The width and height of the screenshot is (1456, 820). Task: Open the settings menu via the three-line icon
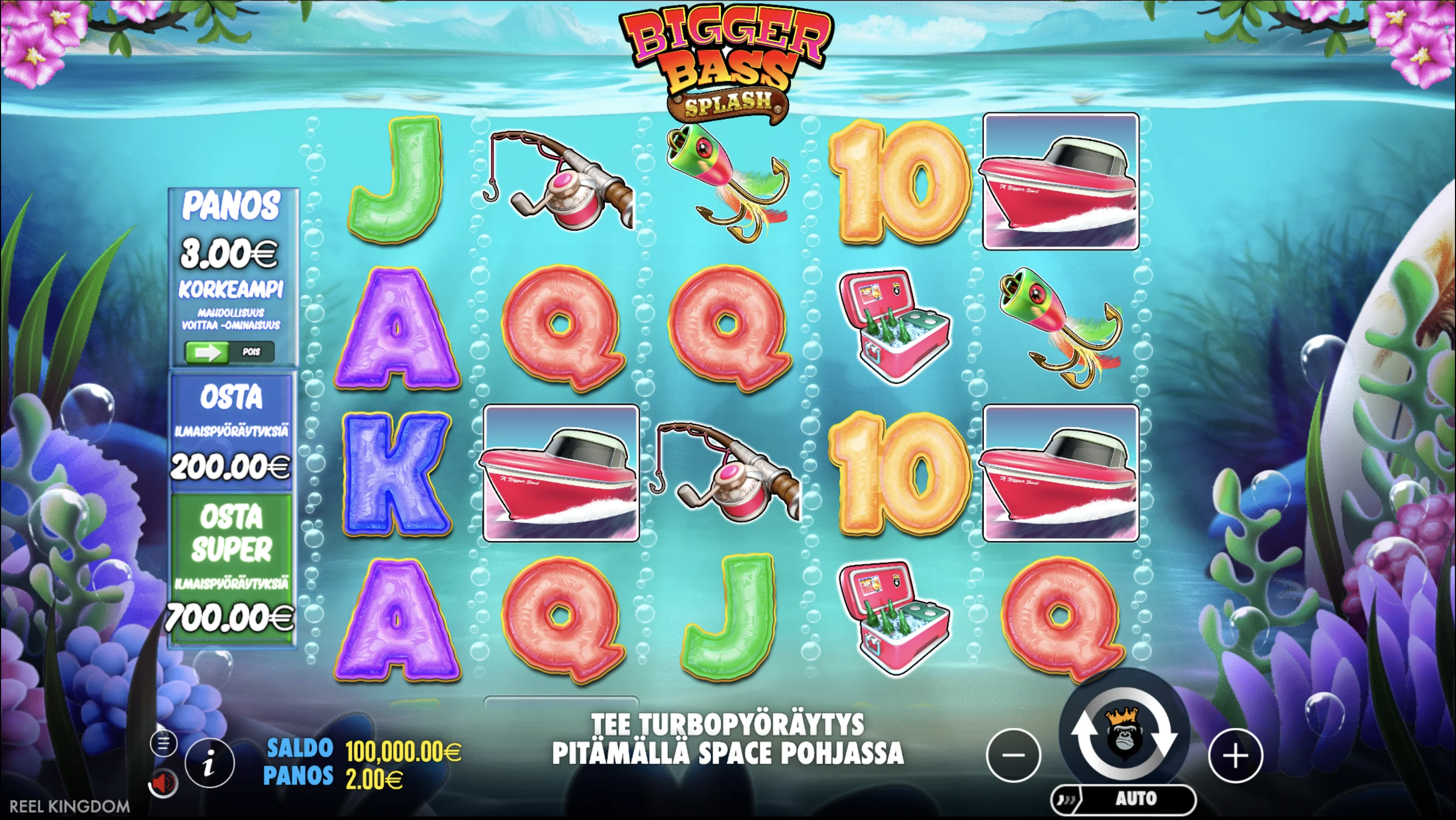coord(163,744)
